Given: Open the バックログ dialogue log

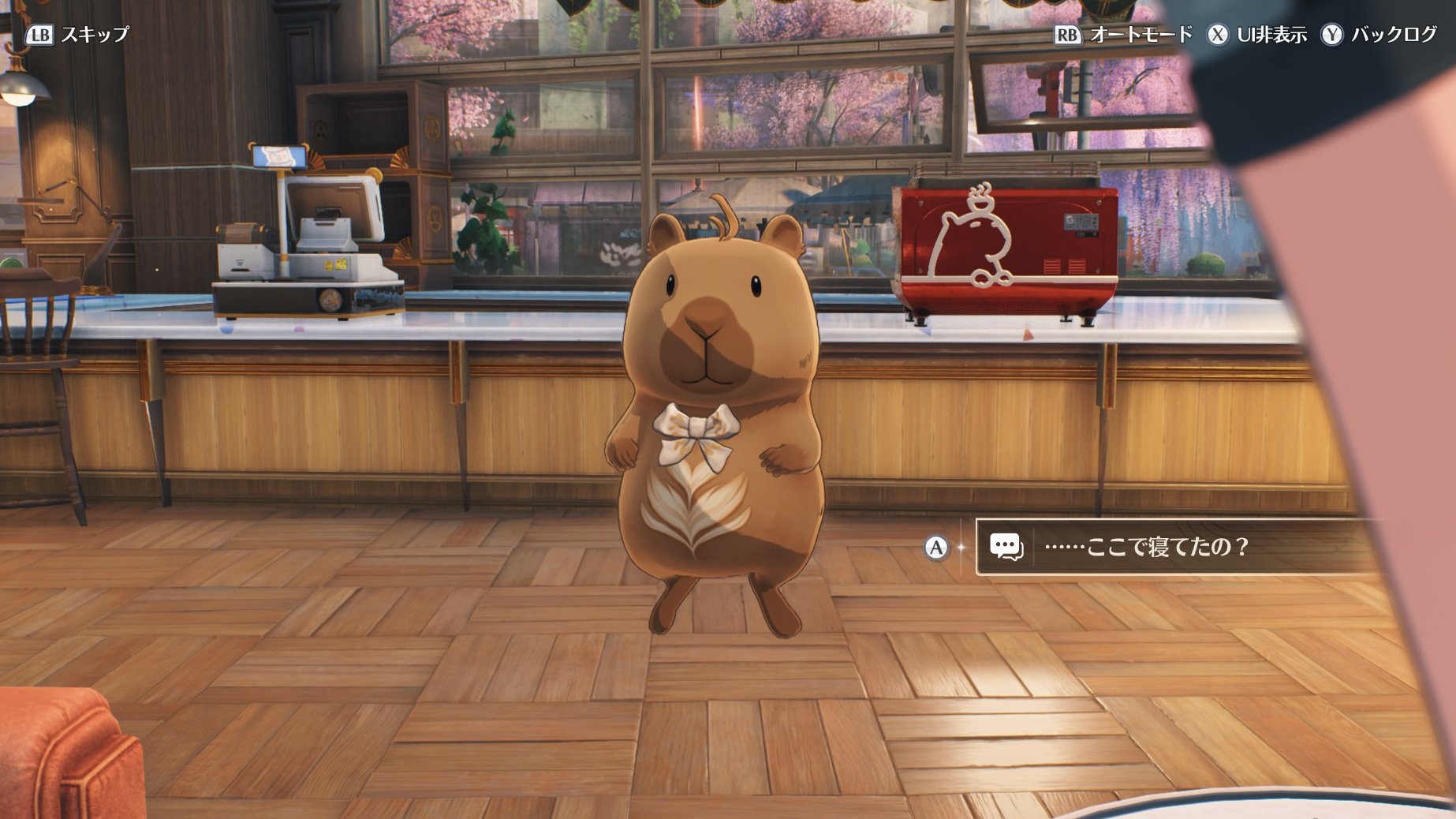Looking at the screenshot, I should click(x=1379, y=35).
